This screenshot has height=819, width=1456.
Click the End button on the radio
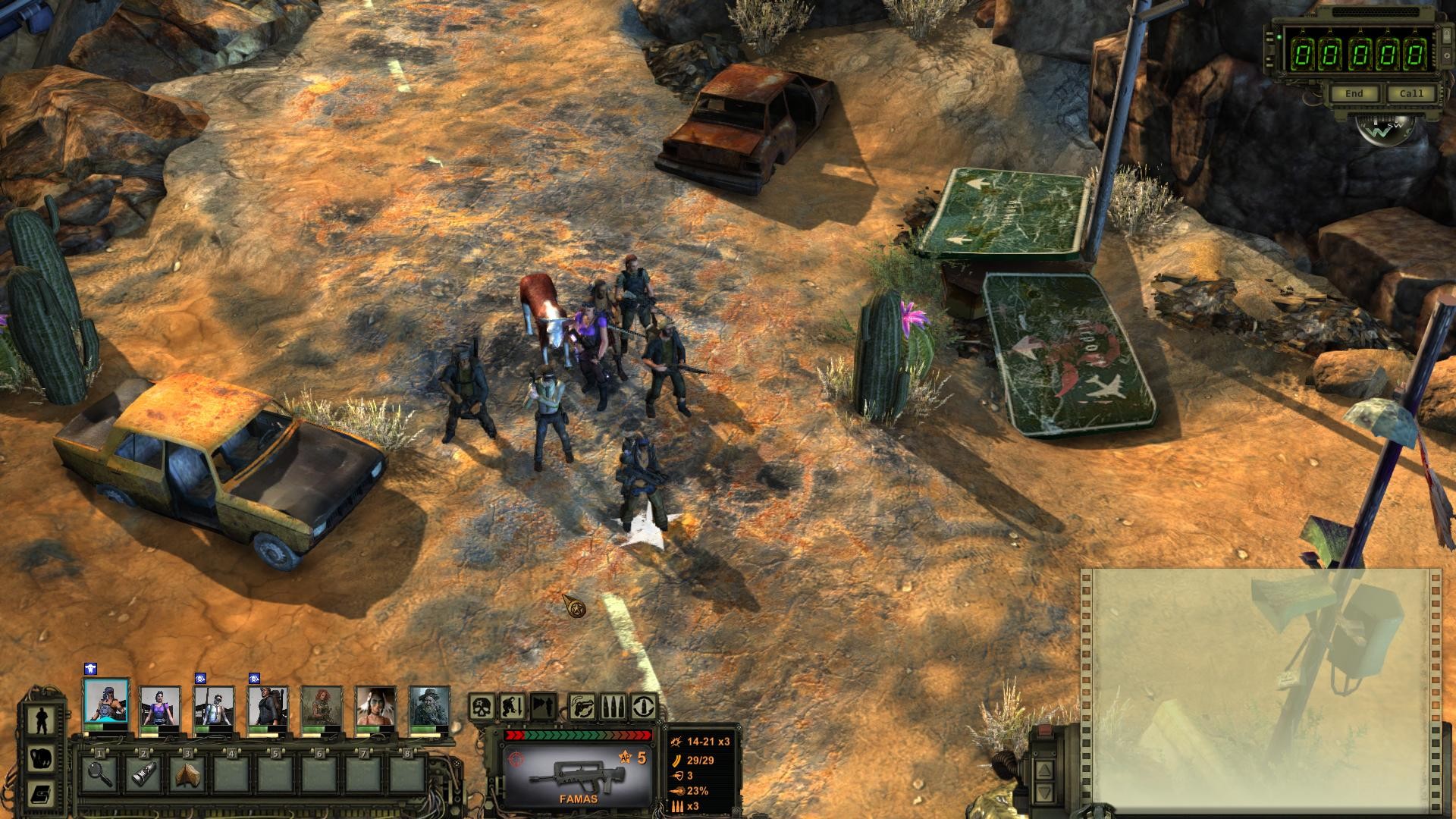(x=1354, y=93)
